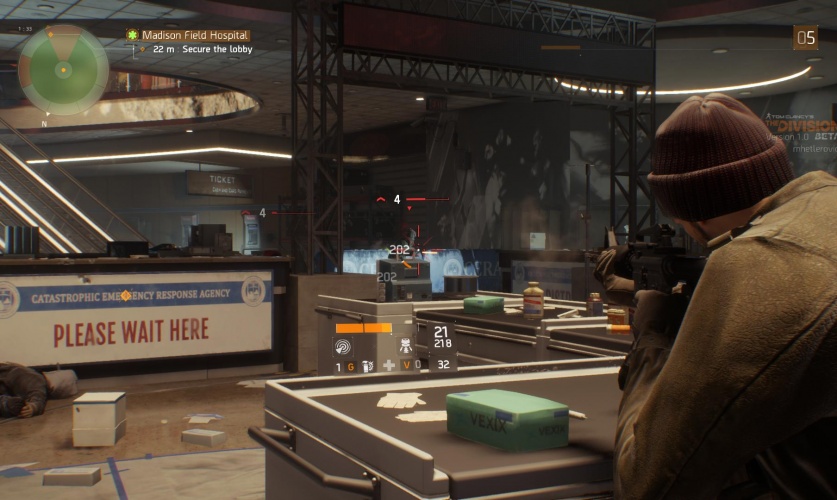
Task: Use the grenade icon on the HUD
Action: point(367,366)
